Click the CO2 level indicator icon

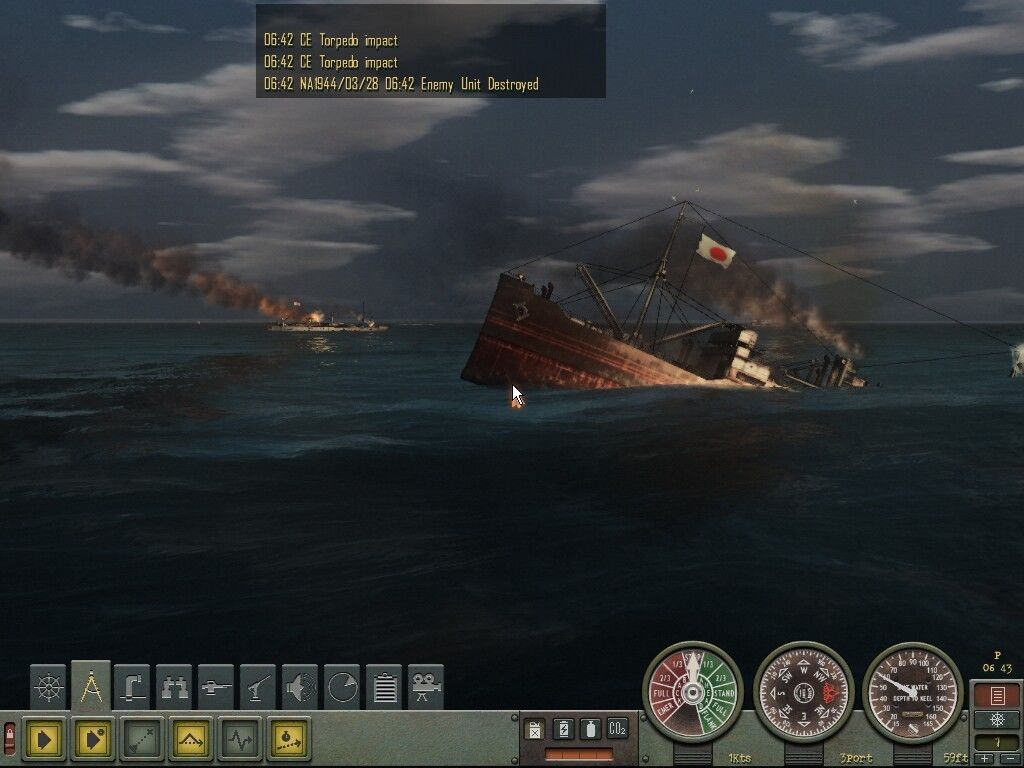coord(617,729)
